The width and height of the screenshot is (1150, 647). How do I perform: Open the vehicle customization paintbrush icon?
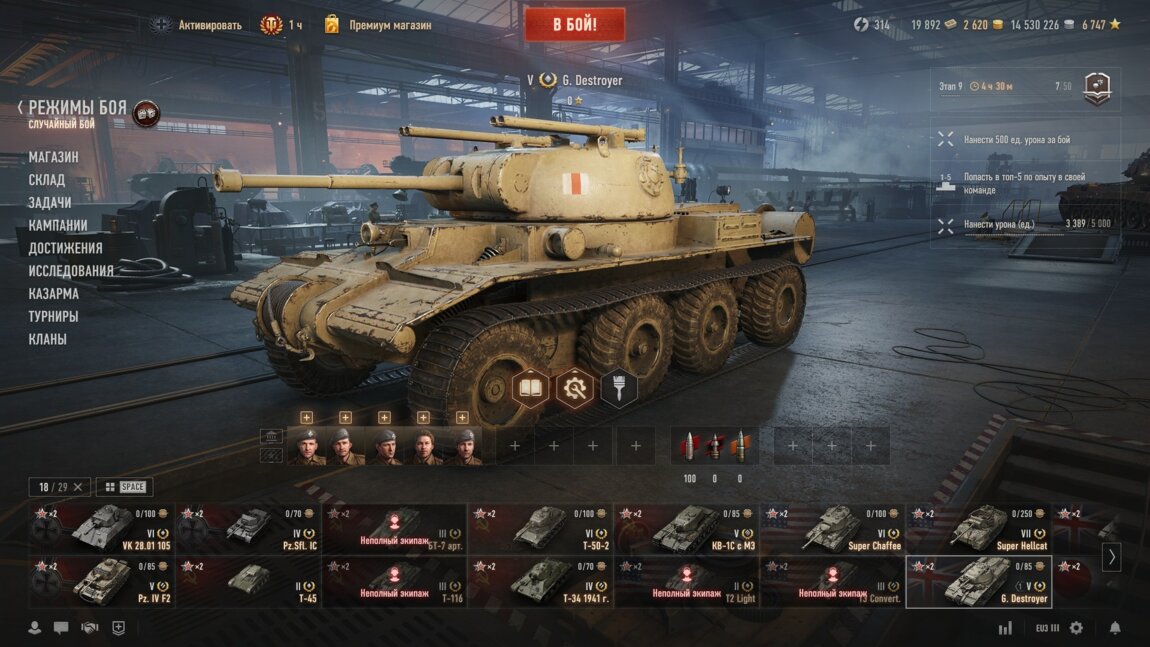tap(619, 388)
